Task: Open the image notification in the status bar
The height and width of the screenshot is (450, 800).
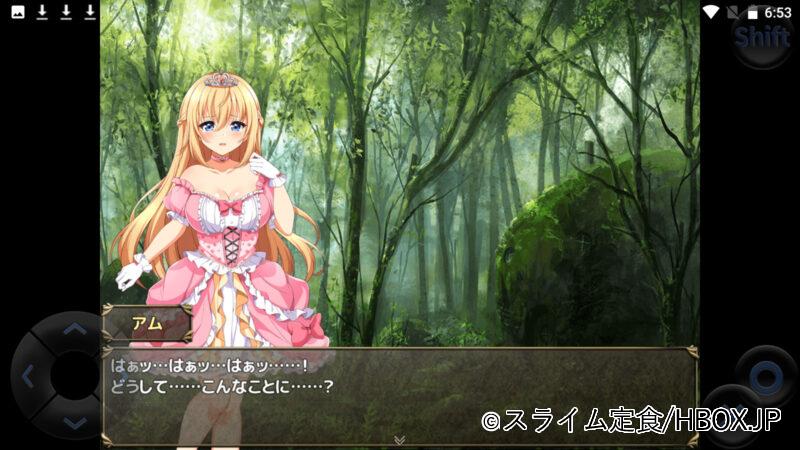Action: [x=17, y=12]
